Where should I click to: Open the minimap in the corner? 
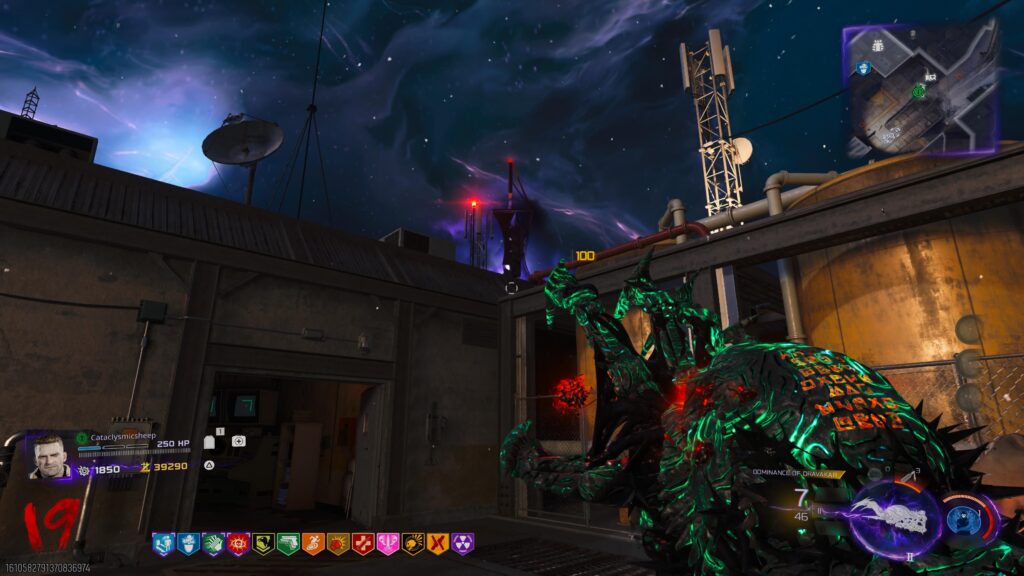click(920, 88)
